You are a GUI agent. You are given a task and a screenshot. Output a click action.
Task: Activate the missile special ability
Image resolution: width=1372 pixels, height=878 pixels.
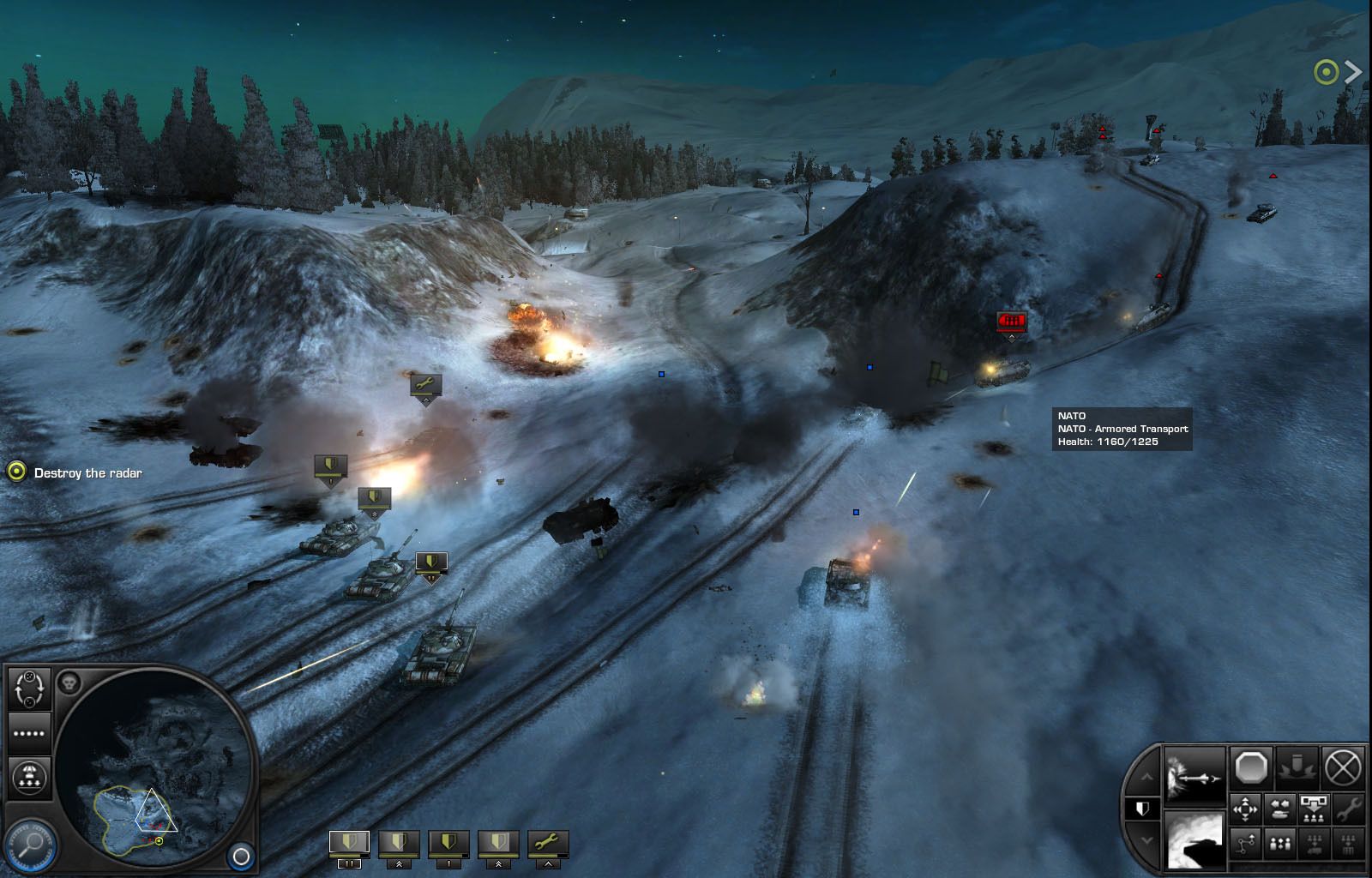coord(1195,776)
